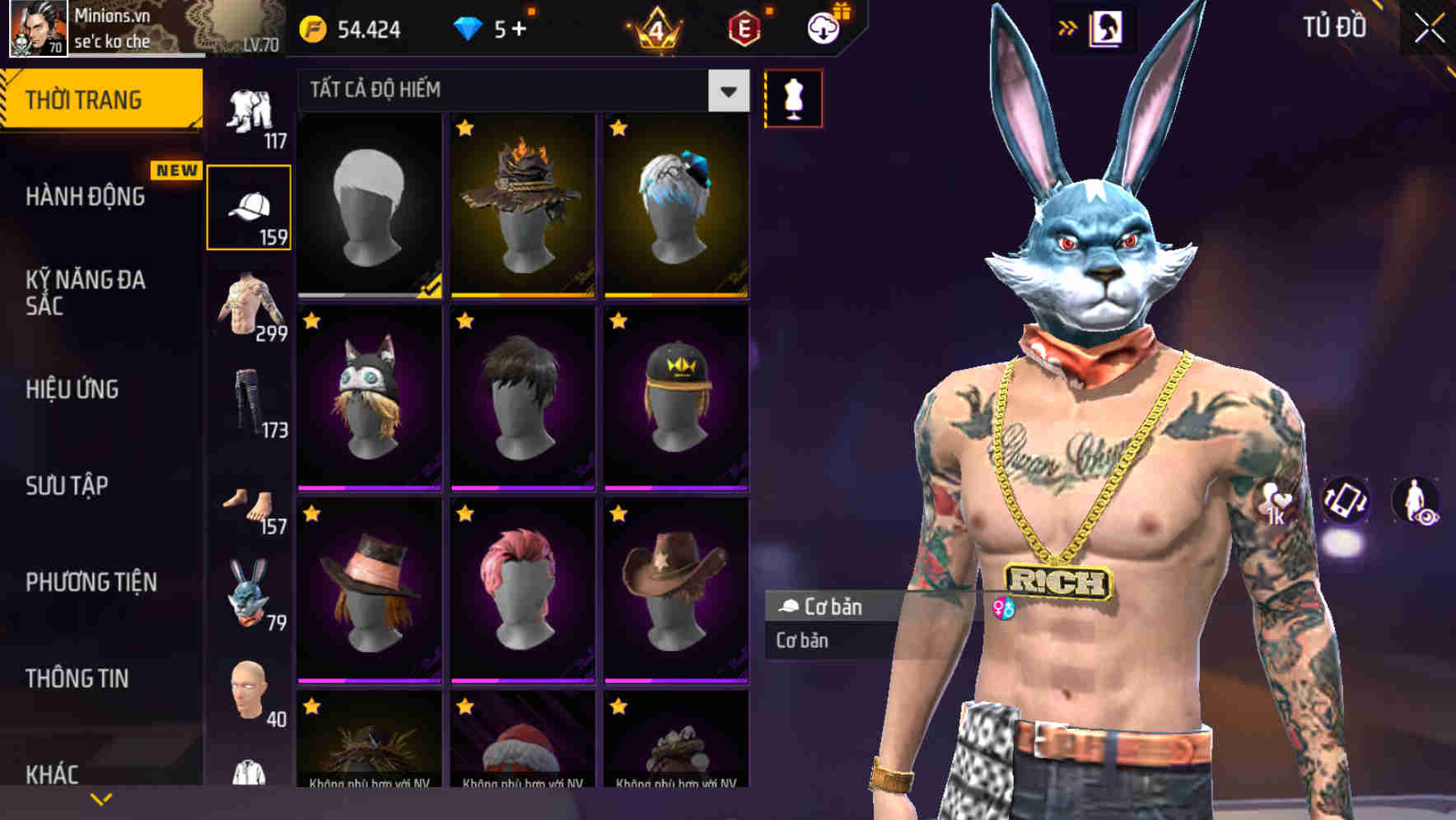
Task: Open the cloud download gift icon
Action: pos(824,27)
